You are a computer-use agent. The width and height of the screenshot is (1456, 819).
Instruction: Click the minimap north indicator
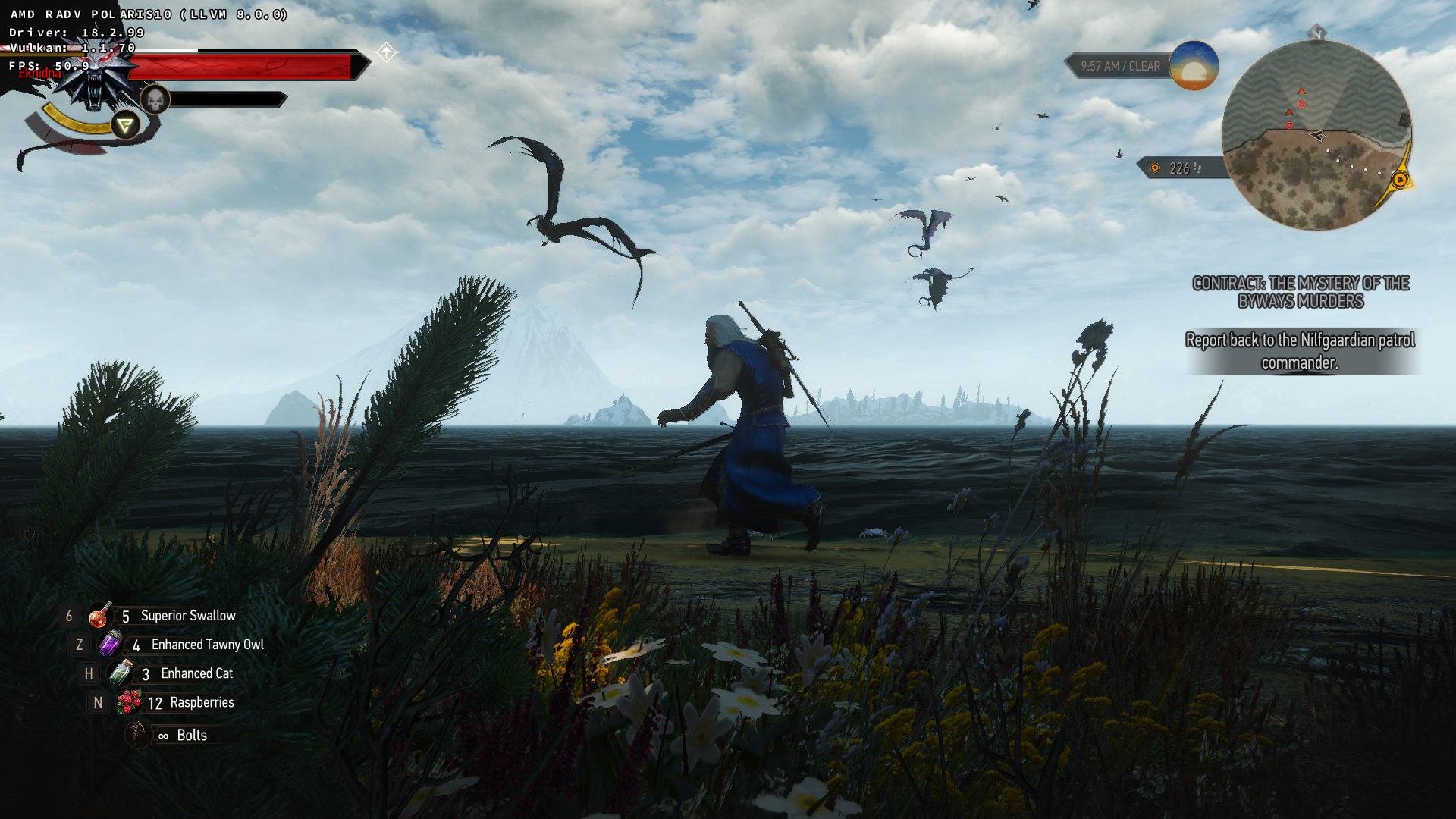pos(1316,33)
